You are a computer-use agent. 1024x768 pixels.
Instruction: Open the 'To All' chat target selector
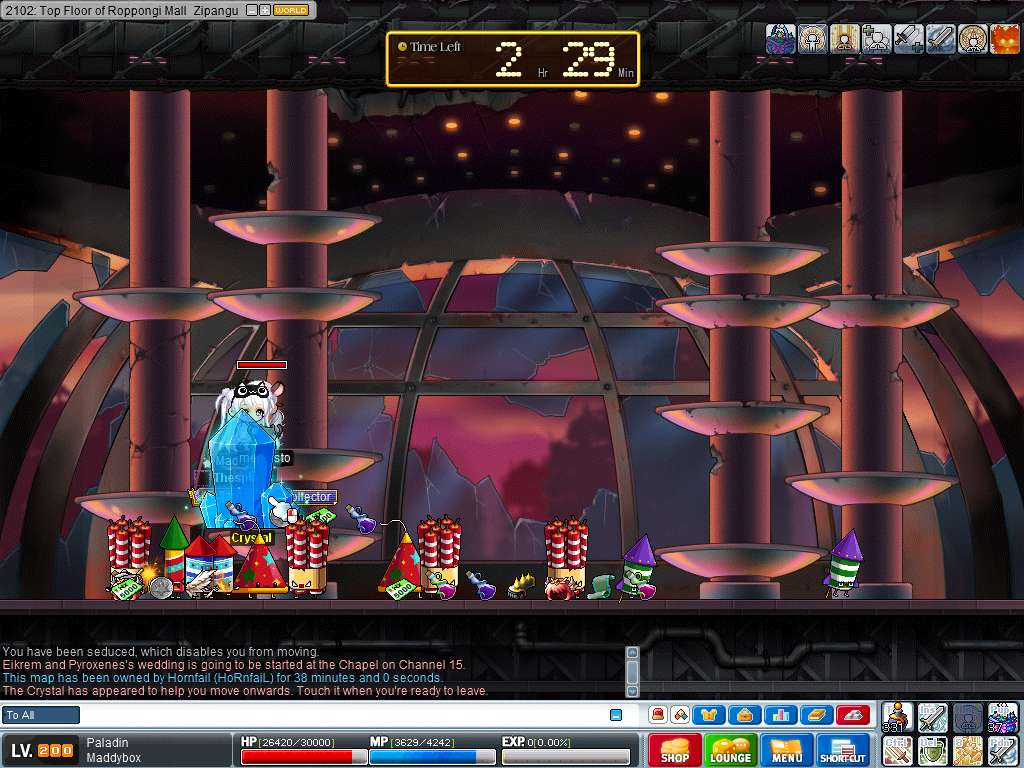coord(41,715)
